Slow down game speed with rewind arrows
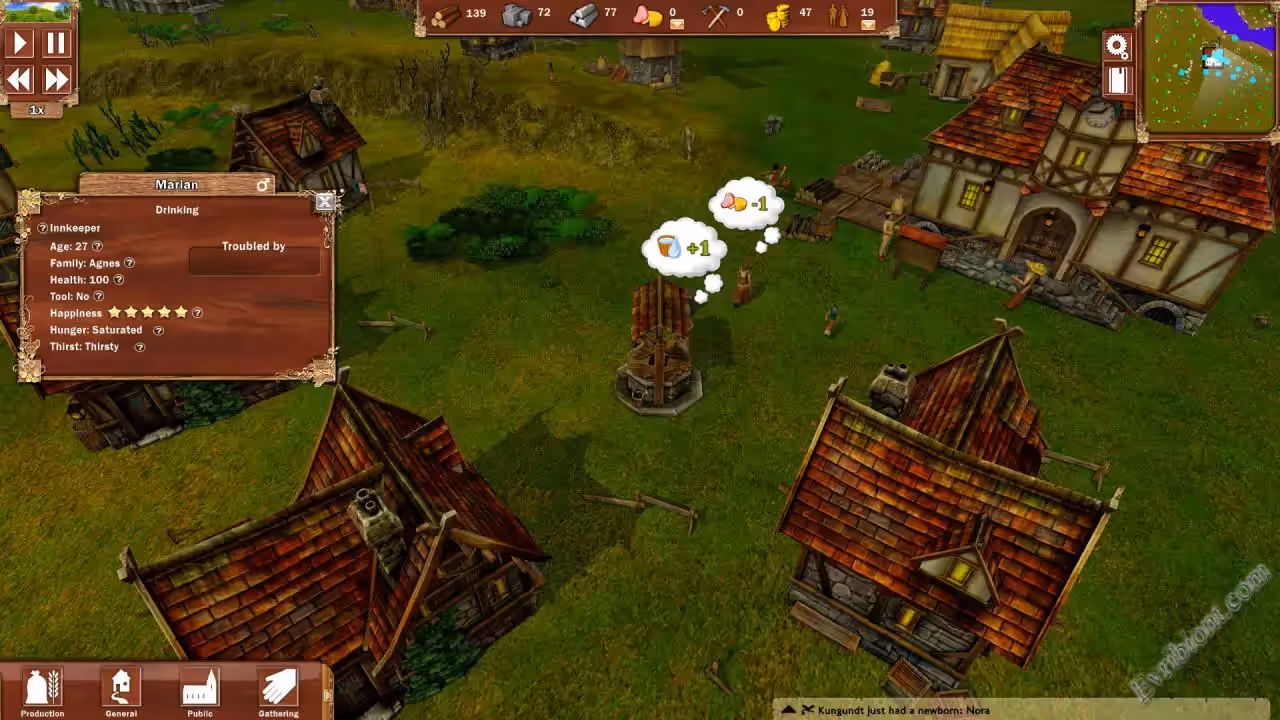Screen dimensions: 1280x720 [20, 80]
